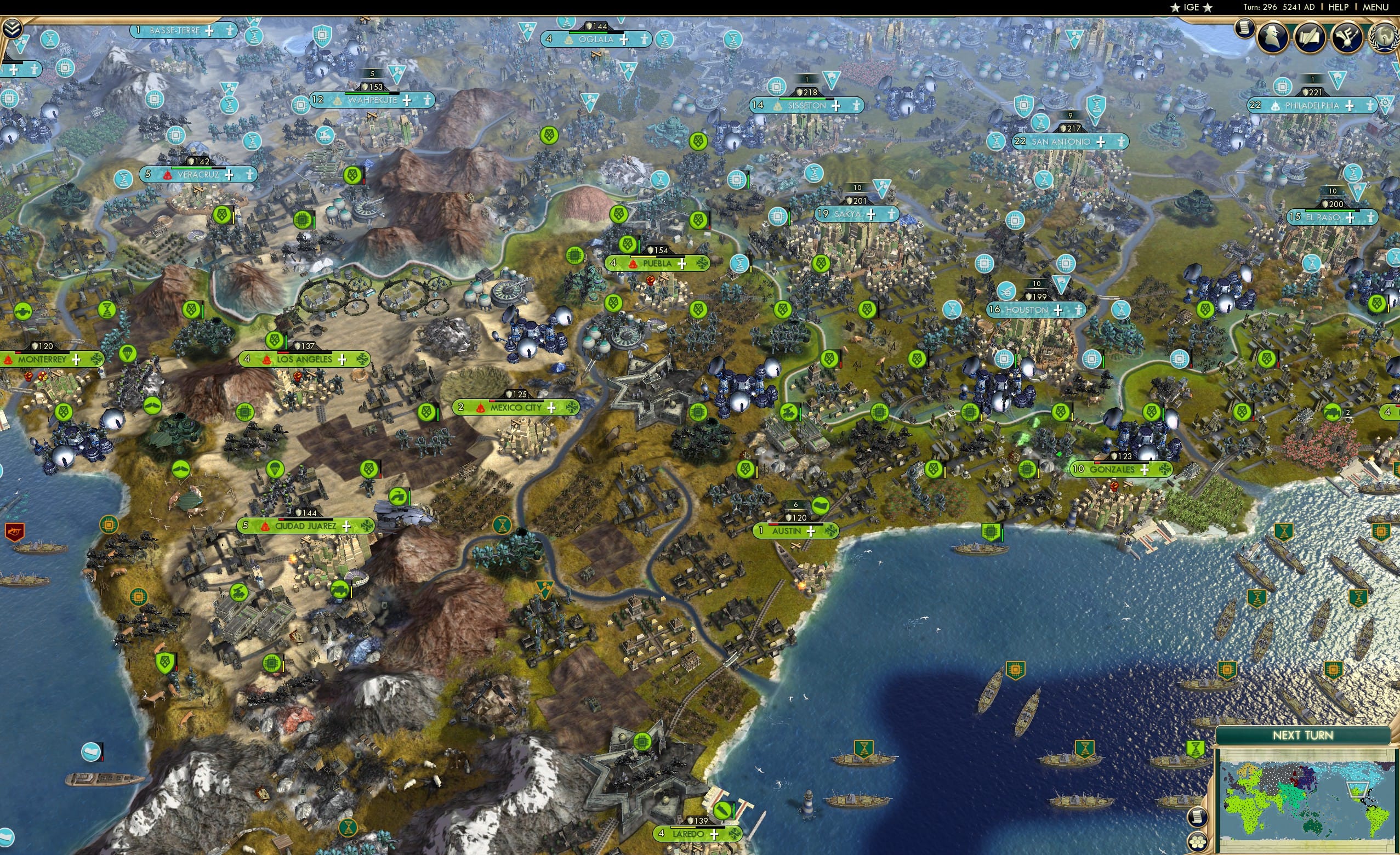The width and height of the screenshot is (1400, 855).
Task: Open HELP from the top bar
Action: pyautogui.click(x=1339, y=7)
